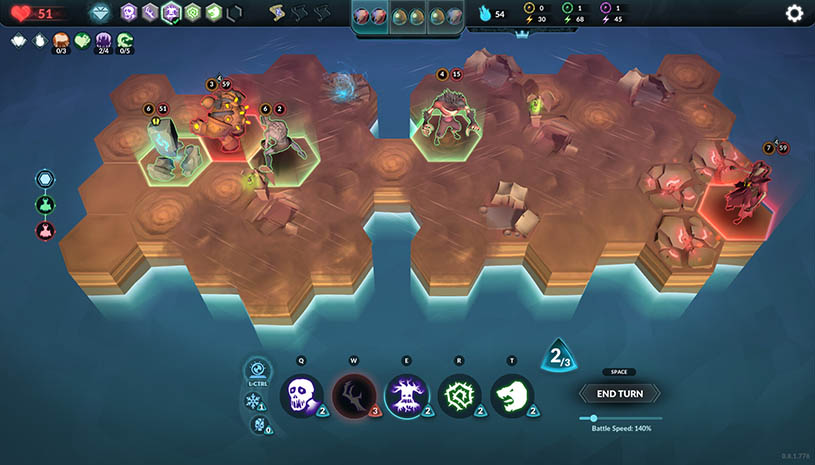
Task: Select the dark dead-tree spell
Action: (354, 395)
